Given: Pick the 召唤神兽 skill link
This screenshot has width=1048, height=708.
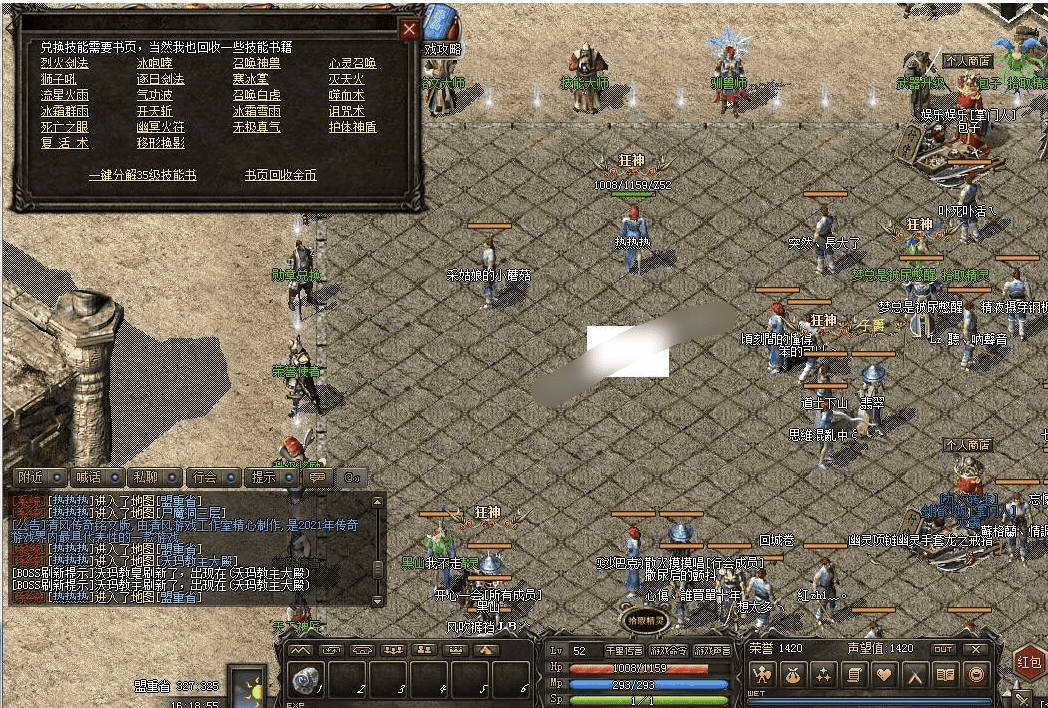Looking at the screenshot, I should pyautogui.click(x=256, y=63).
